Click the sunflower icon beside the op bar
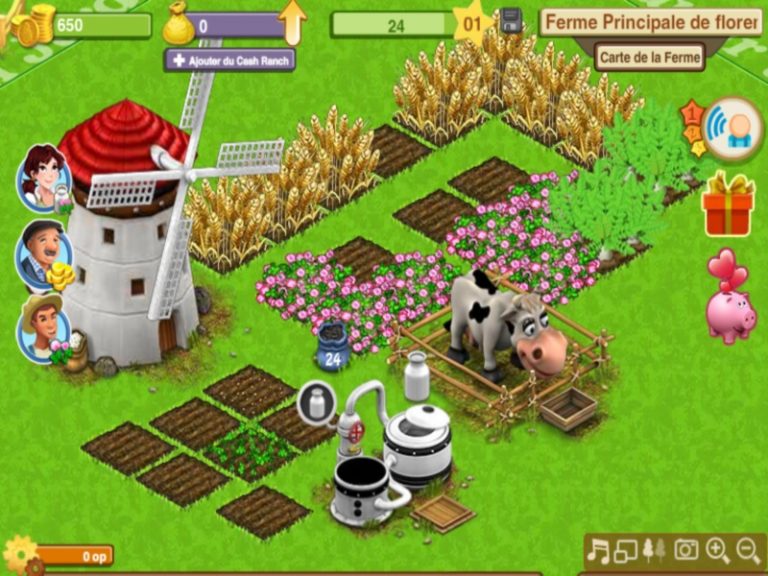The width and height of the screenshot is (768, 576). pos(20,553)
